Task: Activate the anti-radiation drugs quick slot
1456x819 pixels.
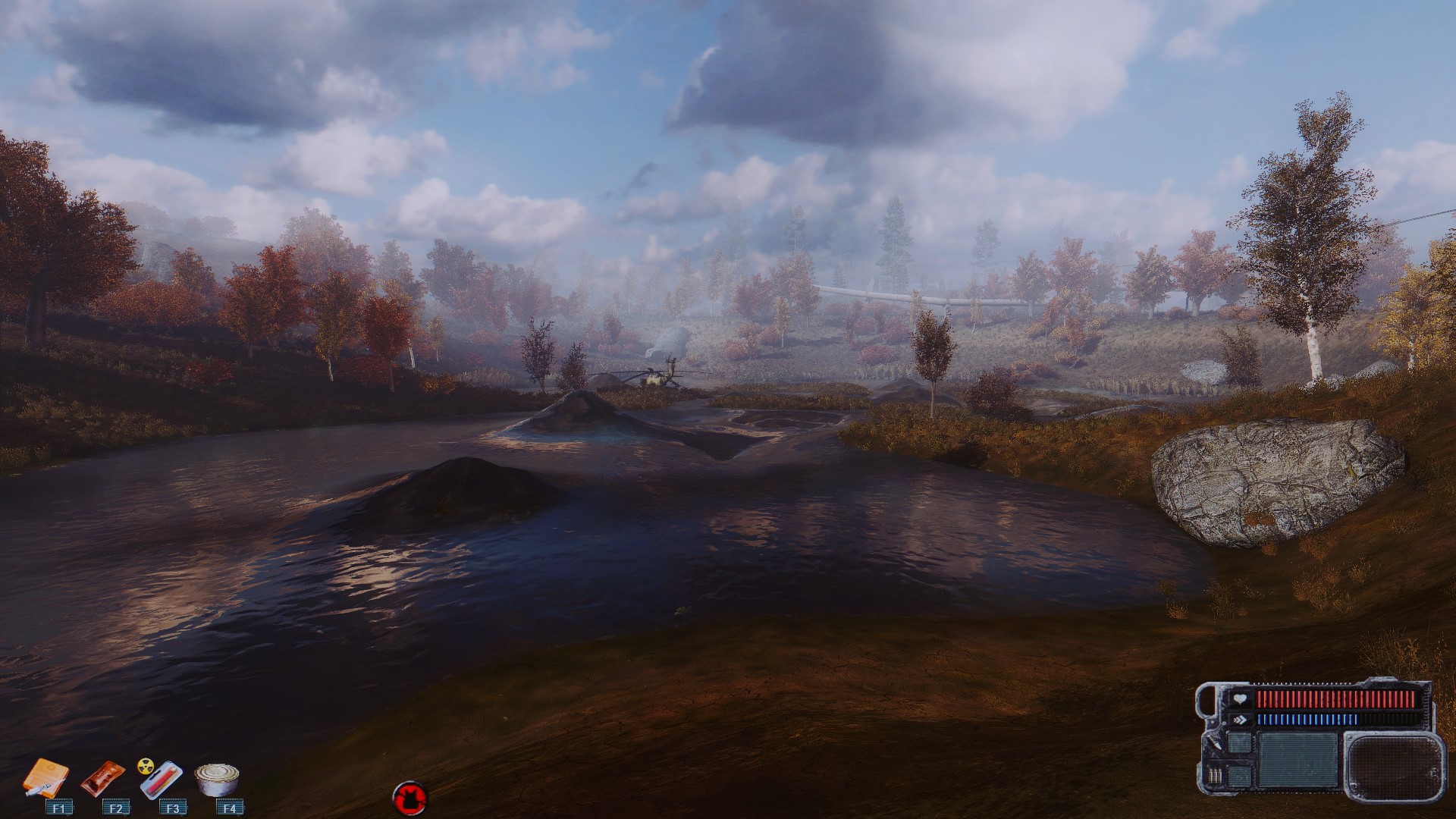Action: (160, 779)
